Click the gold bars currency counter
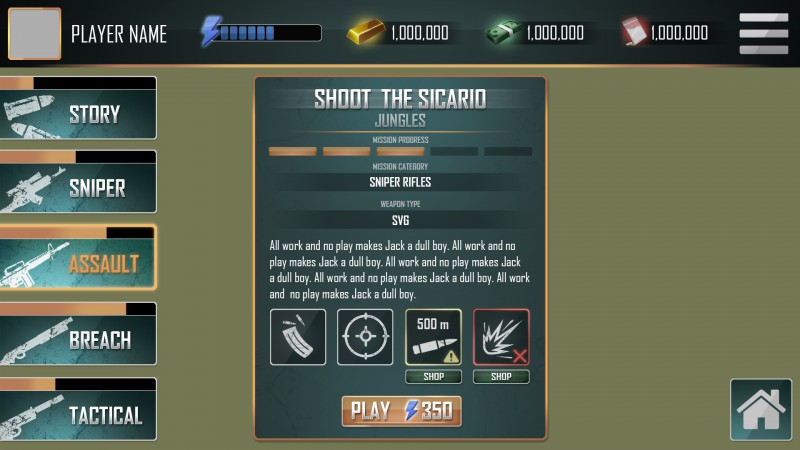 click(399, 33)
